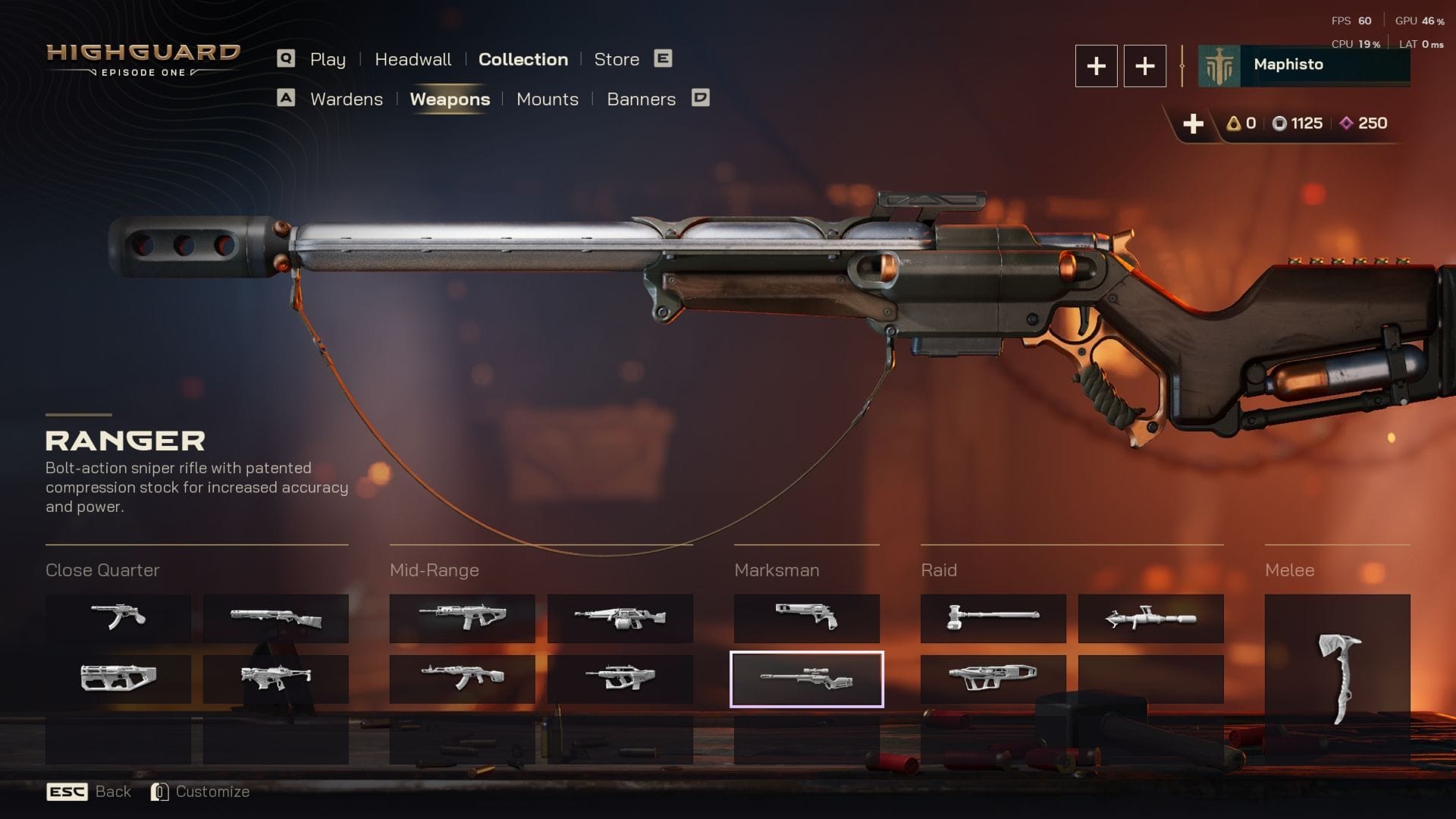Viewport: 1456px width, 819px height.
Task: Go to the Banners section
Action: click(642, 99)
